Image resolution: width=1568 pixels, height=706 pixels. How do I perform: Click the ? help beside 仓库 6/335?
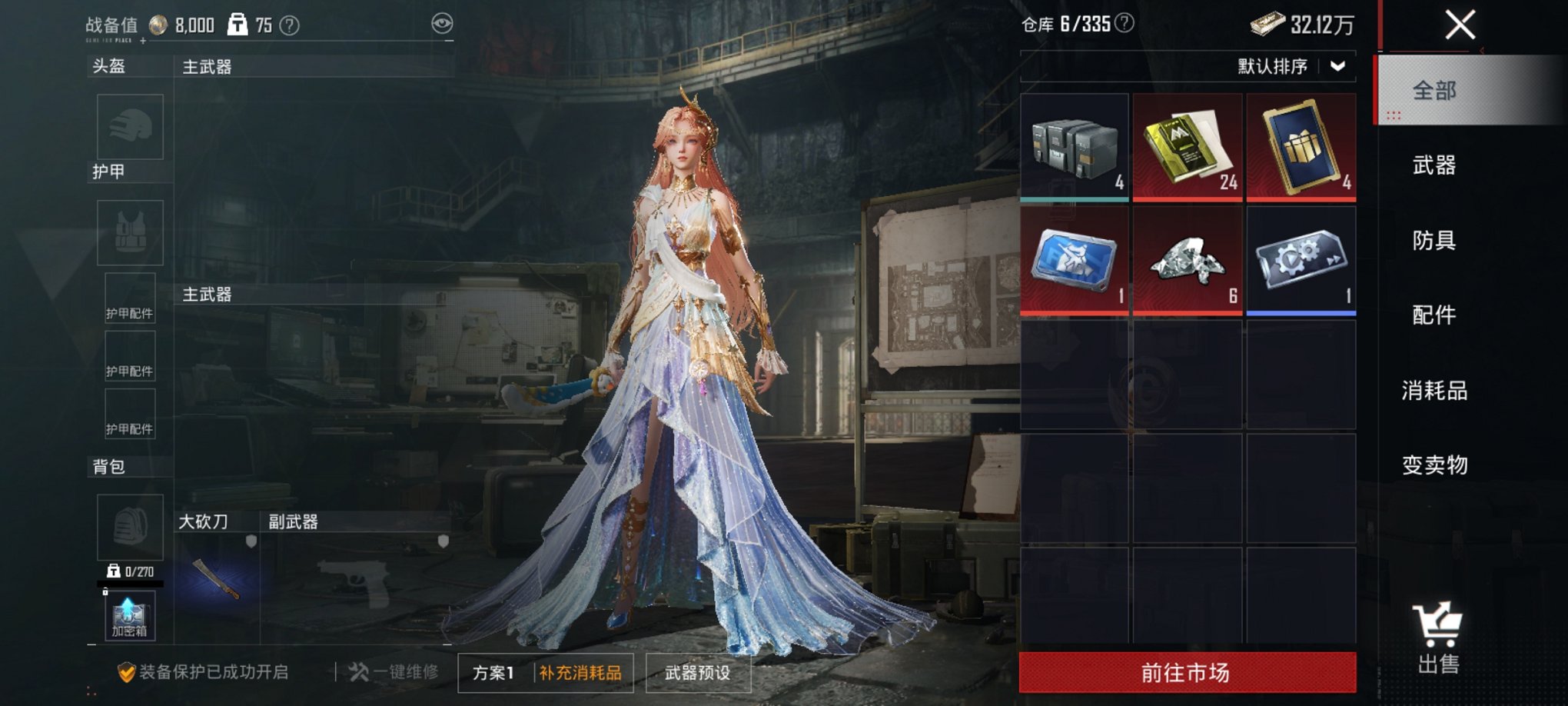pyautogui.click(x=1121, y=22)
